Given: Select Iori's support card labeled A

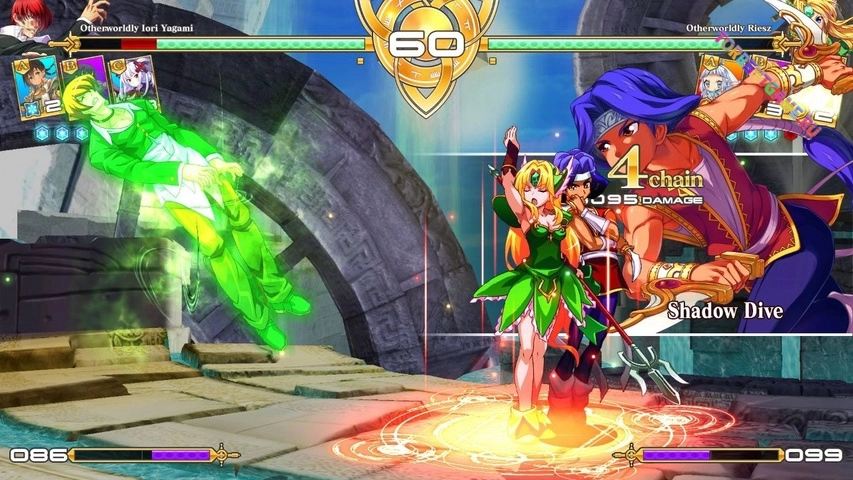Looking at the screenshot, I should tap(37, 87).
